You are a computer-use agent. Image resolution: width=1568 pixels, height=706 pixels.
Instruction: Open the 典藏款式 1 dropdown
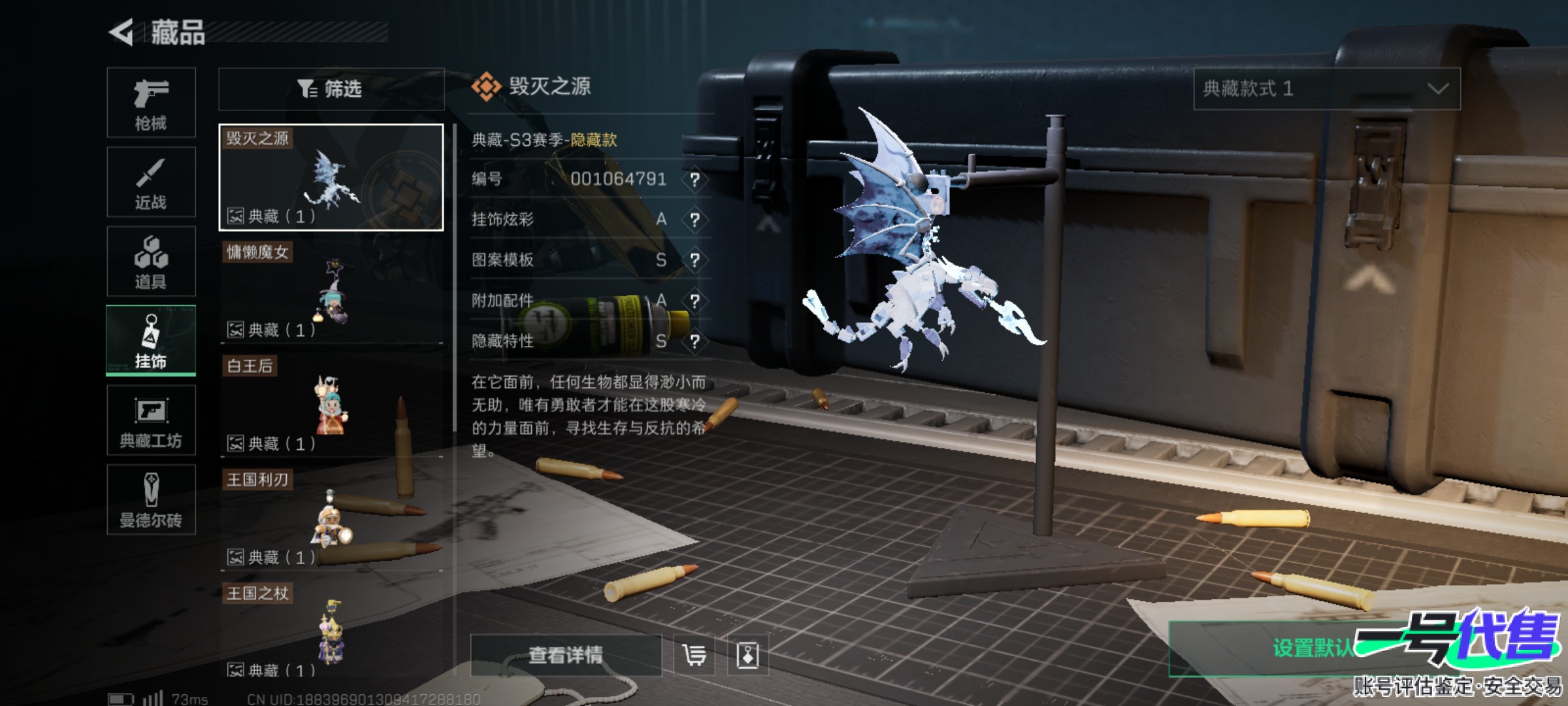(1326, 89)
